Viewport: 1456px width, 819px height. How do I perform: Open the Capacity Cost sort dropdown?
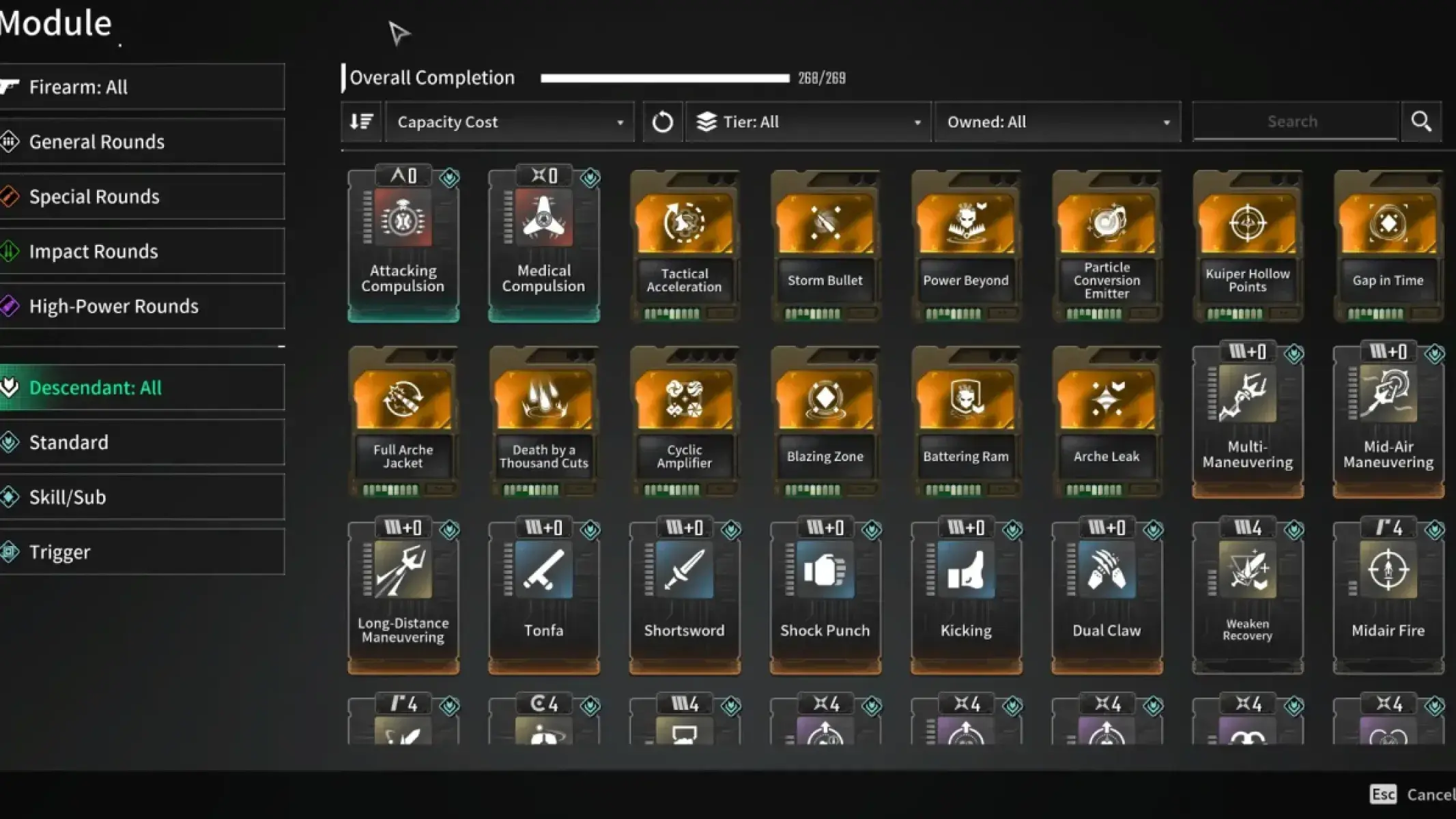[509, 121]
